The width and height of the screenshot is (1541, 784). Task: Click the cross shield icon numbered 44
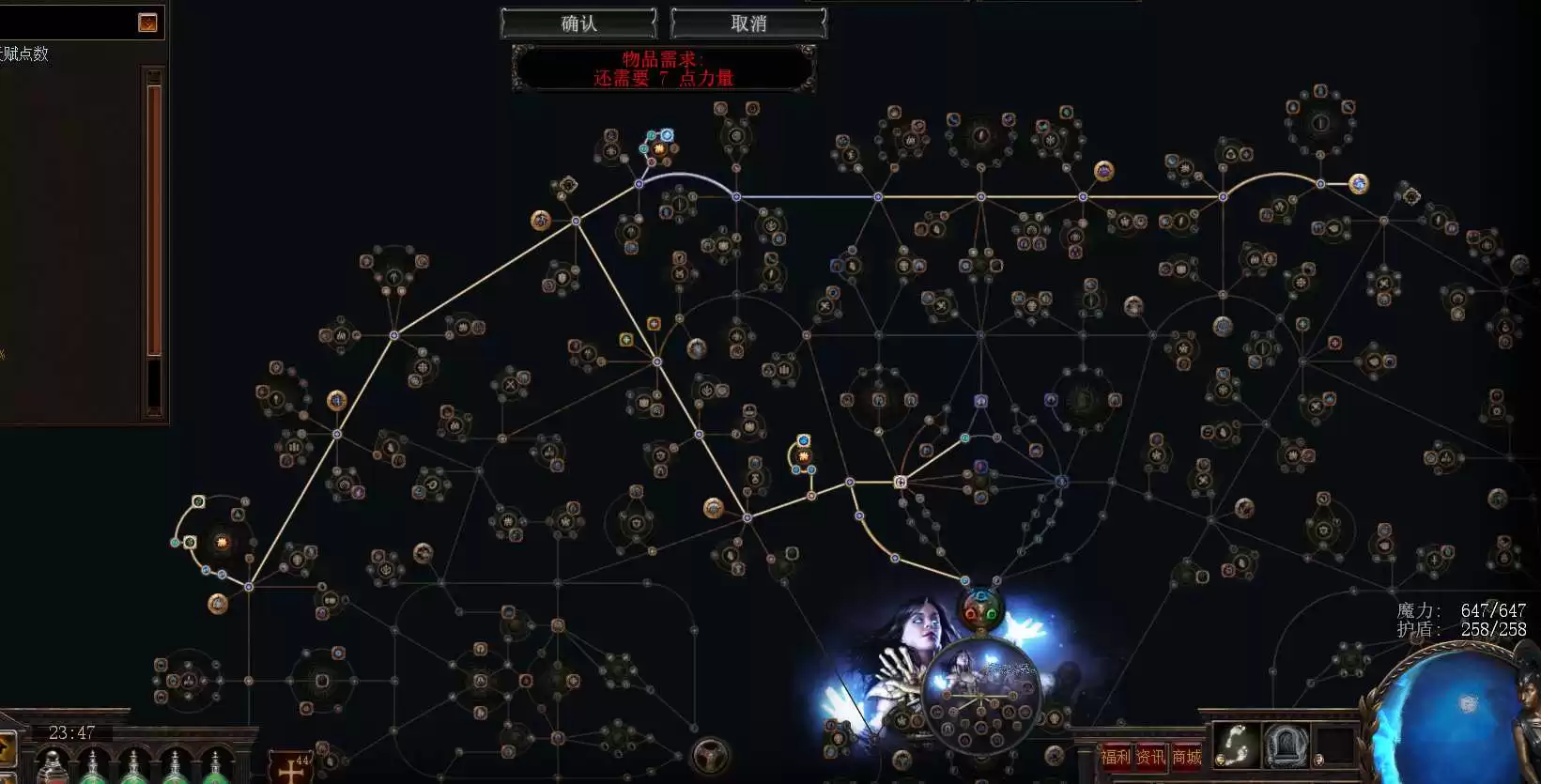click(x=291, y=768)
